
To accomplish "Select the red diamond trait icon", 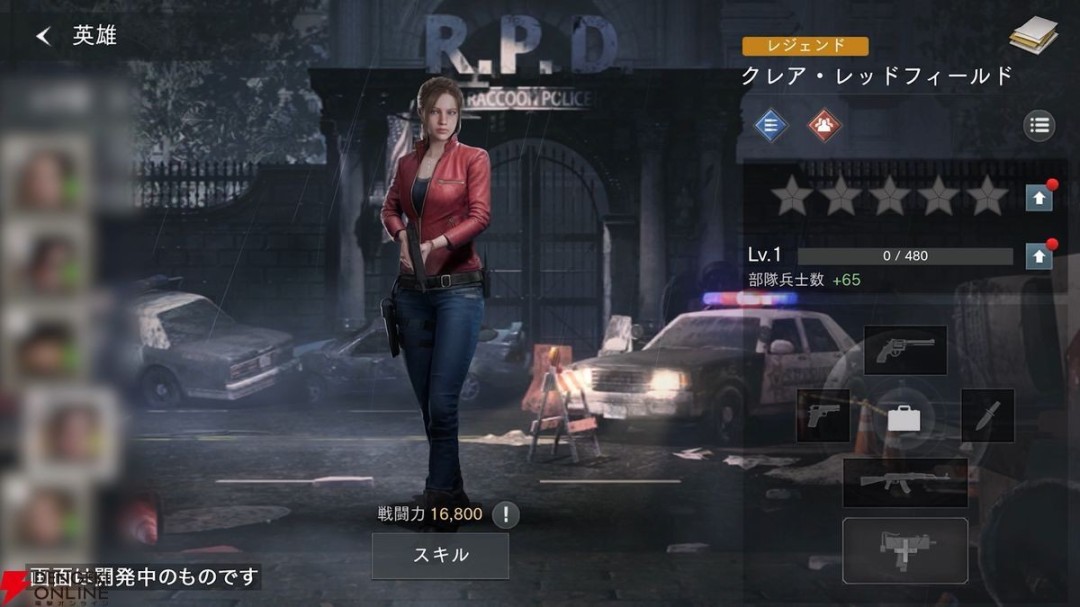I will [x=825, y=125].
